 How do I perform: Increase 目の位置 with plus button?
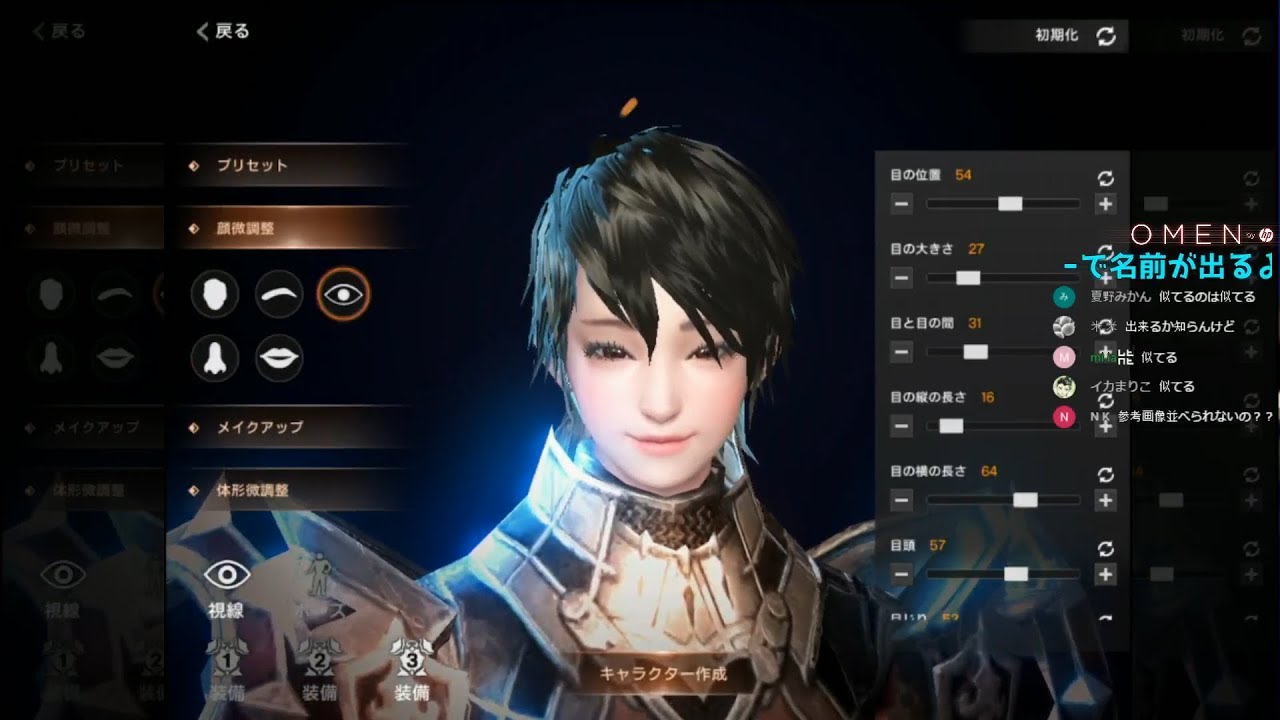pyautogui.click(x=1105, y=204)
